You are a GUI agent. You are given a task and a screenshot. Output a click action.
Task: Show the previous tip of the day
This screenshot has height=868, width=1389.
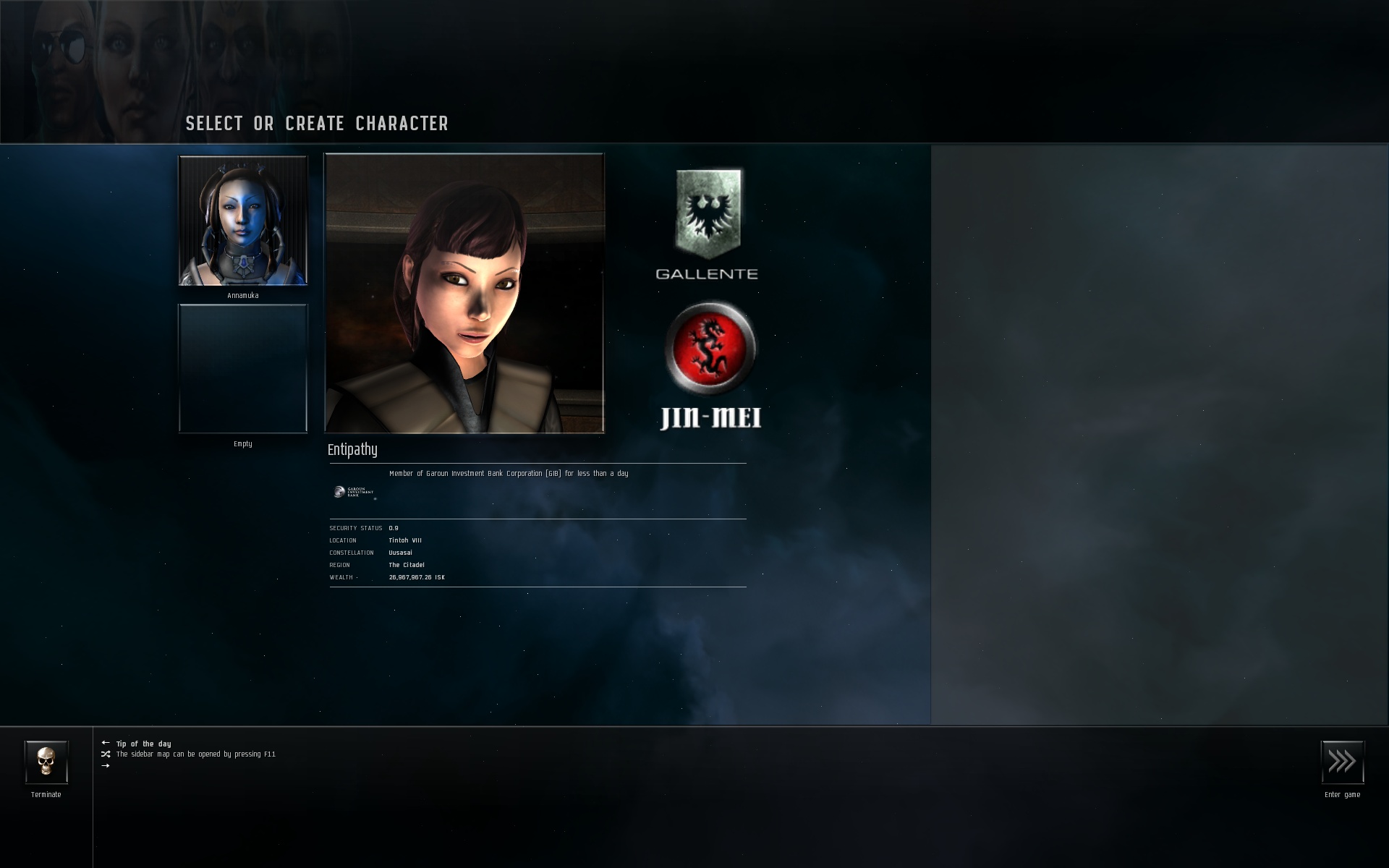(x=106, y=743)
